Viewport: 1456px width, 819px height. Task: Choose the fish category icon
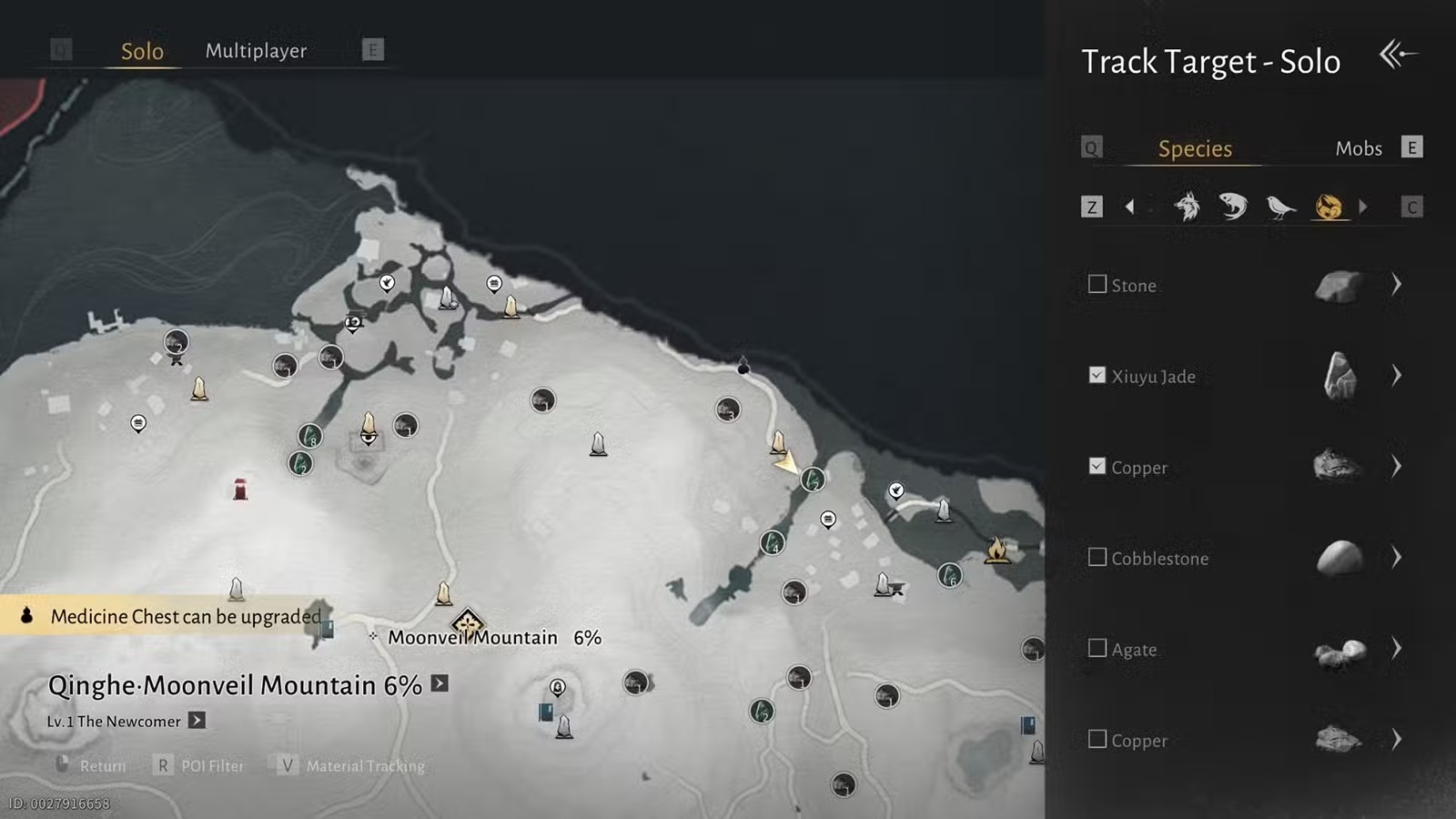pyautogui.click(x=1233, y=207)
